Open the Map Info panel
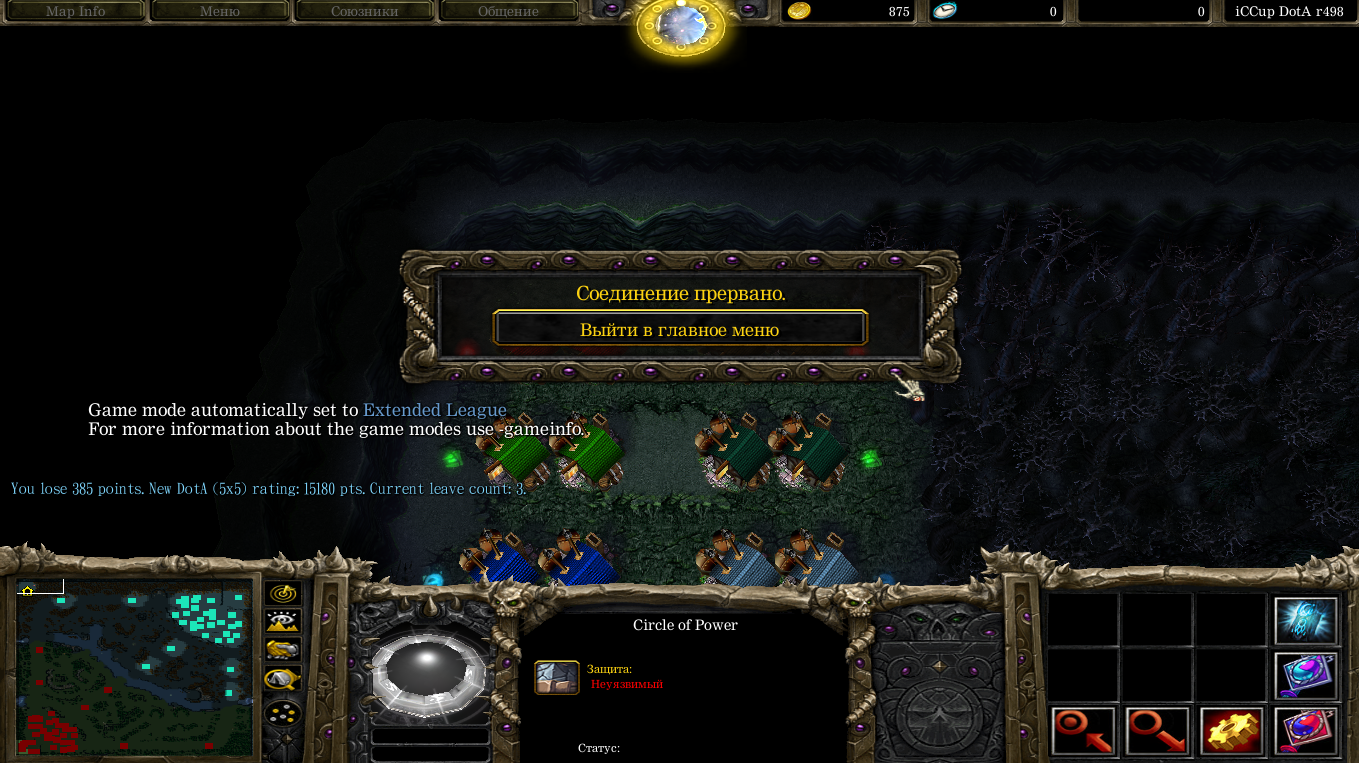The image size is (1359, 763). point(75,12)
